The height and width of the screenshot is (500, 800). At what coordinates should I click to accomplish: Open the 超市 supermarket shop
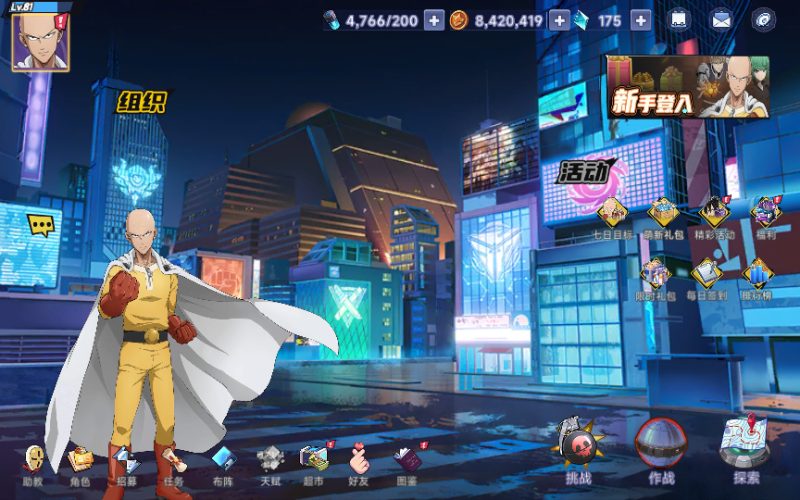(x=314, y=463)
